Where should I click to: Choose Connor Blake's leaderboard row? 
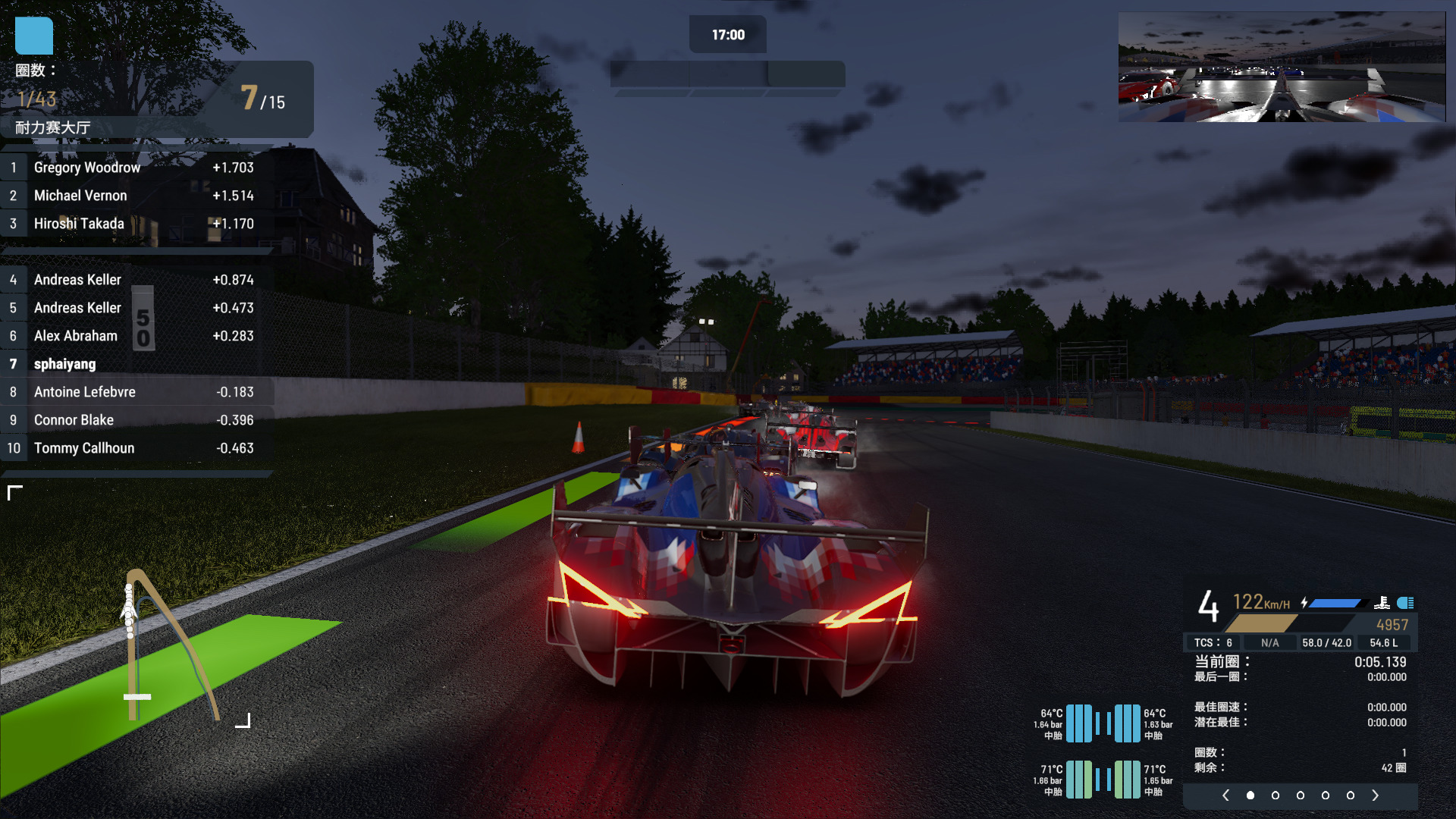click(136, 420)
